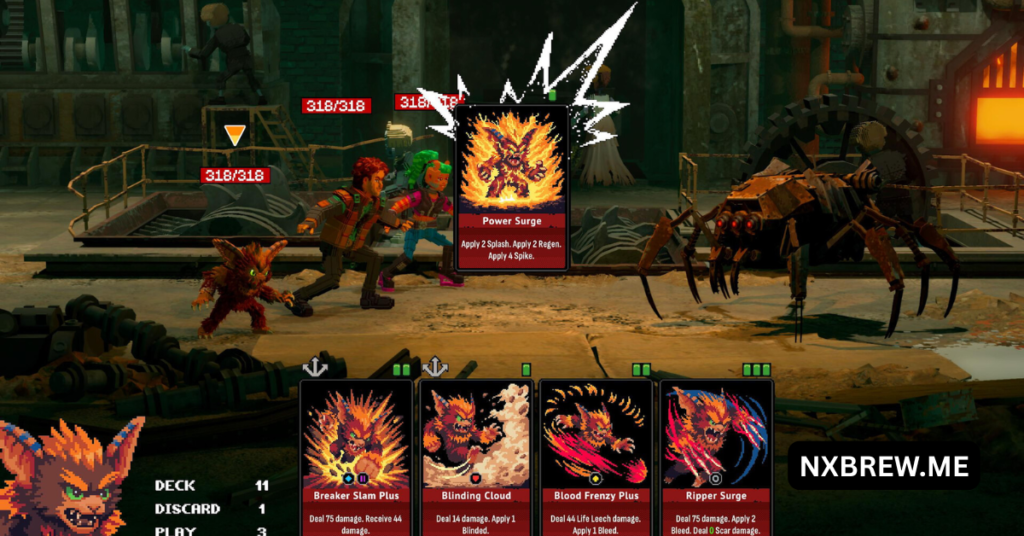The width and height of the screenshot is (1024, 536).
Task: Pick the Blood Frenzy Plus card
Action: (x=595, y=455)
